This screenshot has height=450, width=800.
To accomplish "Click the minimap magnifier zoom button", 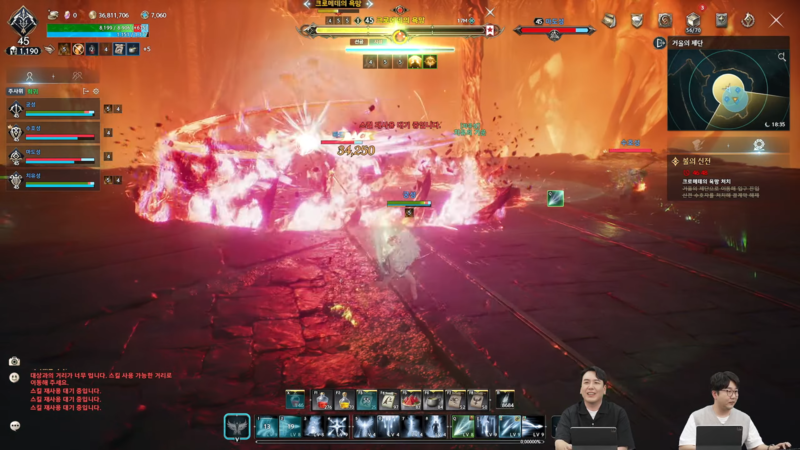I will pyautogui.click(x=782, y=58).
